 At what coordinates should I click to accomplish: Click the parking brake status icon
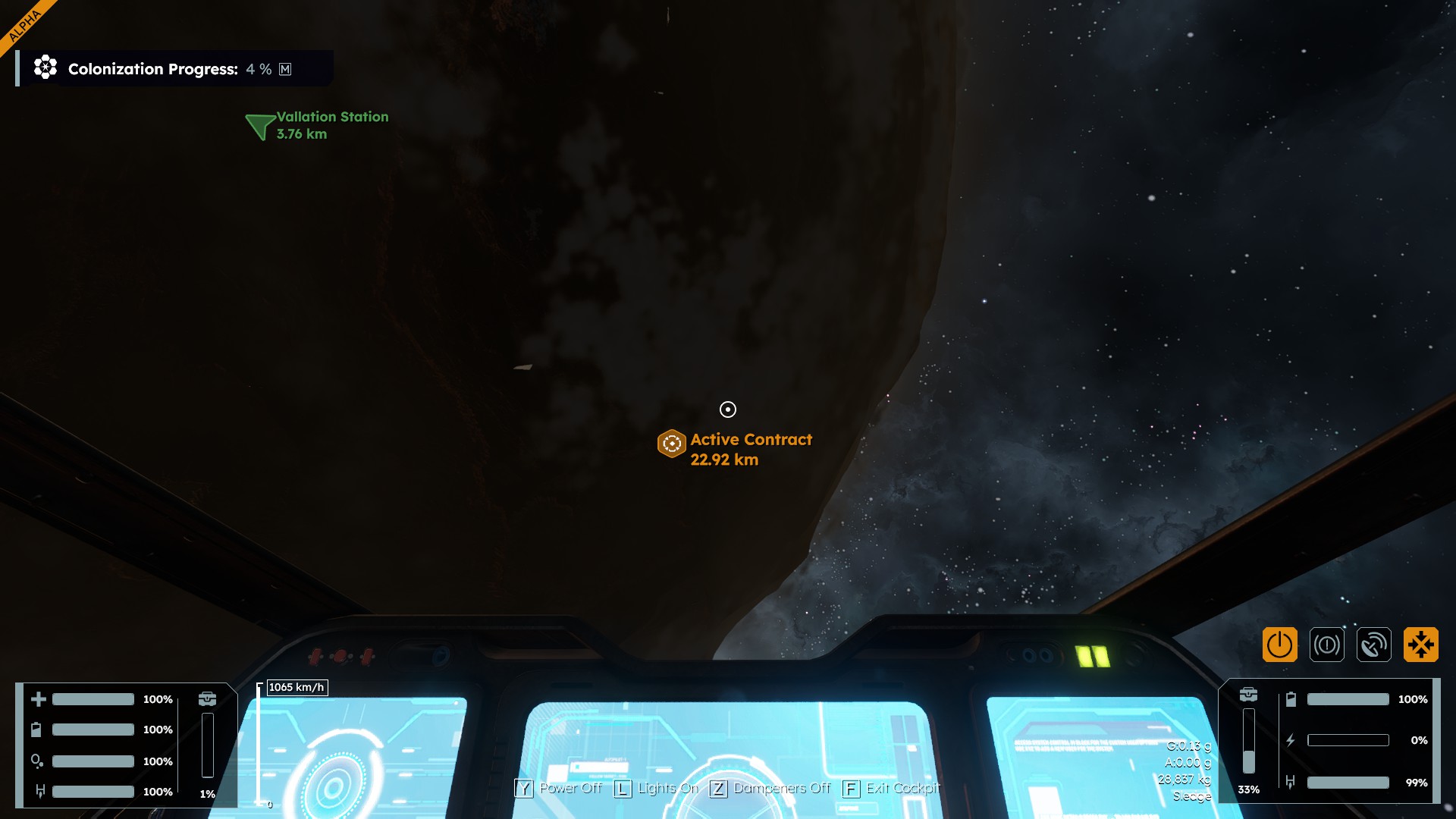coord(1326,645)
